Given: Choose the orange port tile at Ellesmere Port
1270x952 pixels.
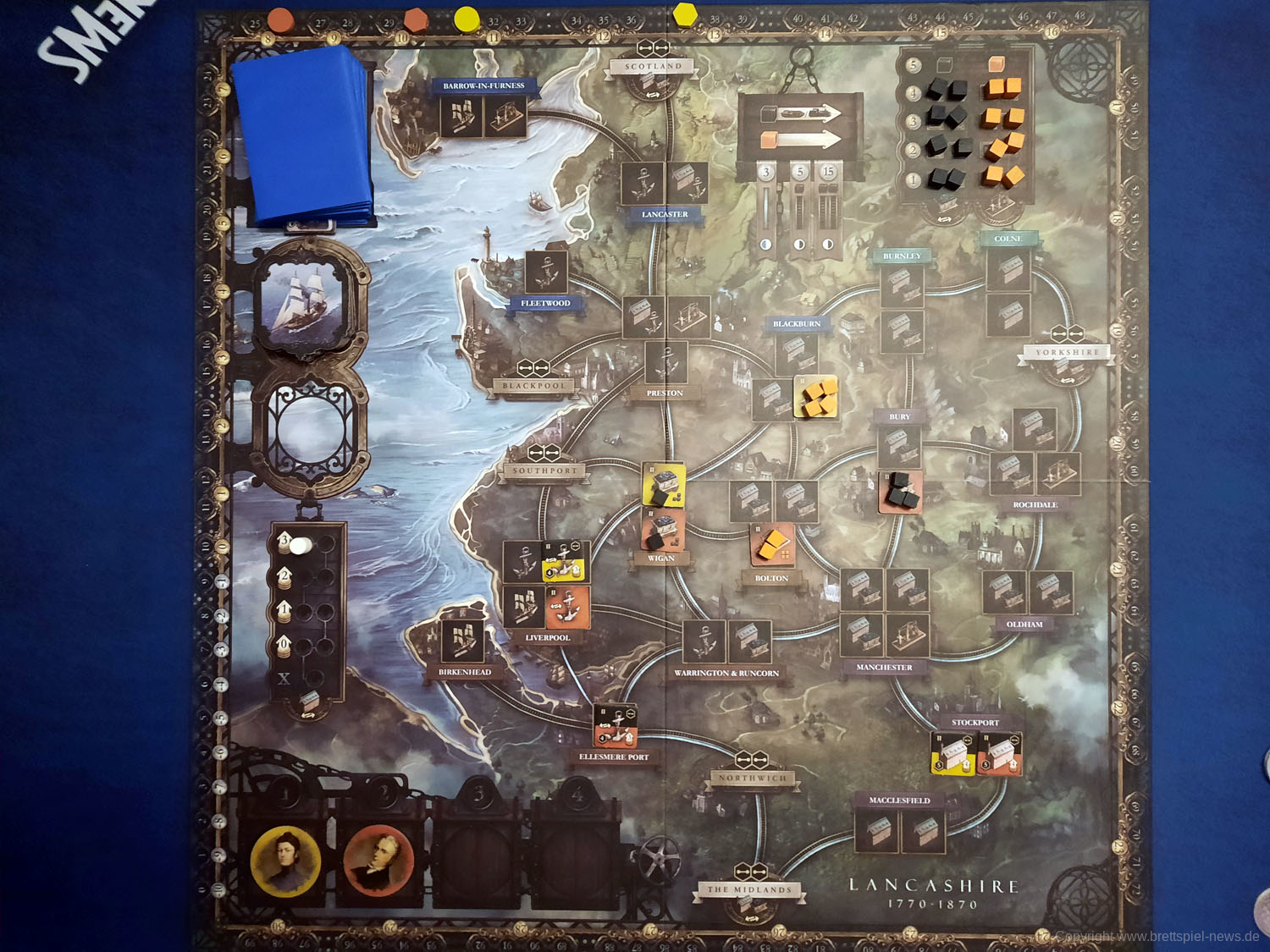Looking at the screenshot, I should [616, 725].
